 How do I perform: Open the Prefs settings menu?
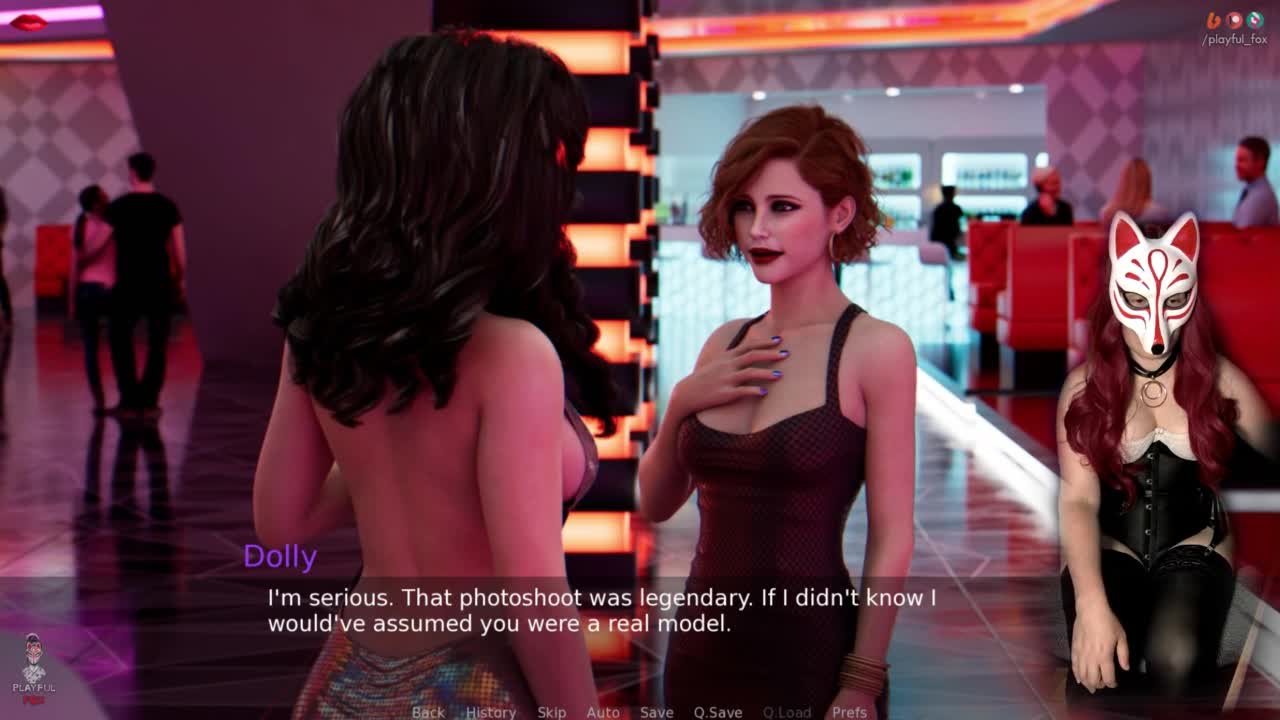tap(849, 712)
